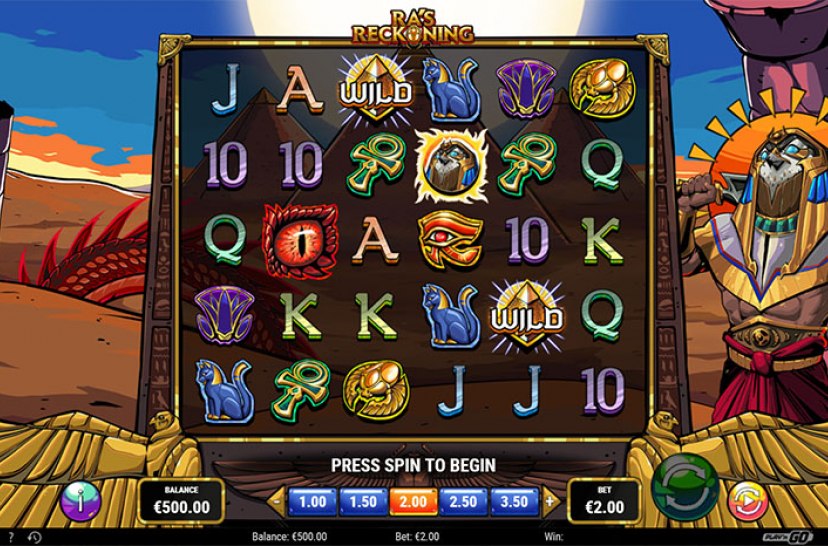The width and height of the screenshot is (828, 546).
Task: Switch bet to 3.50
Action: (x=515, y=501)
